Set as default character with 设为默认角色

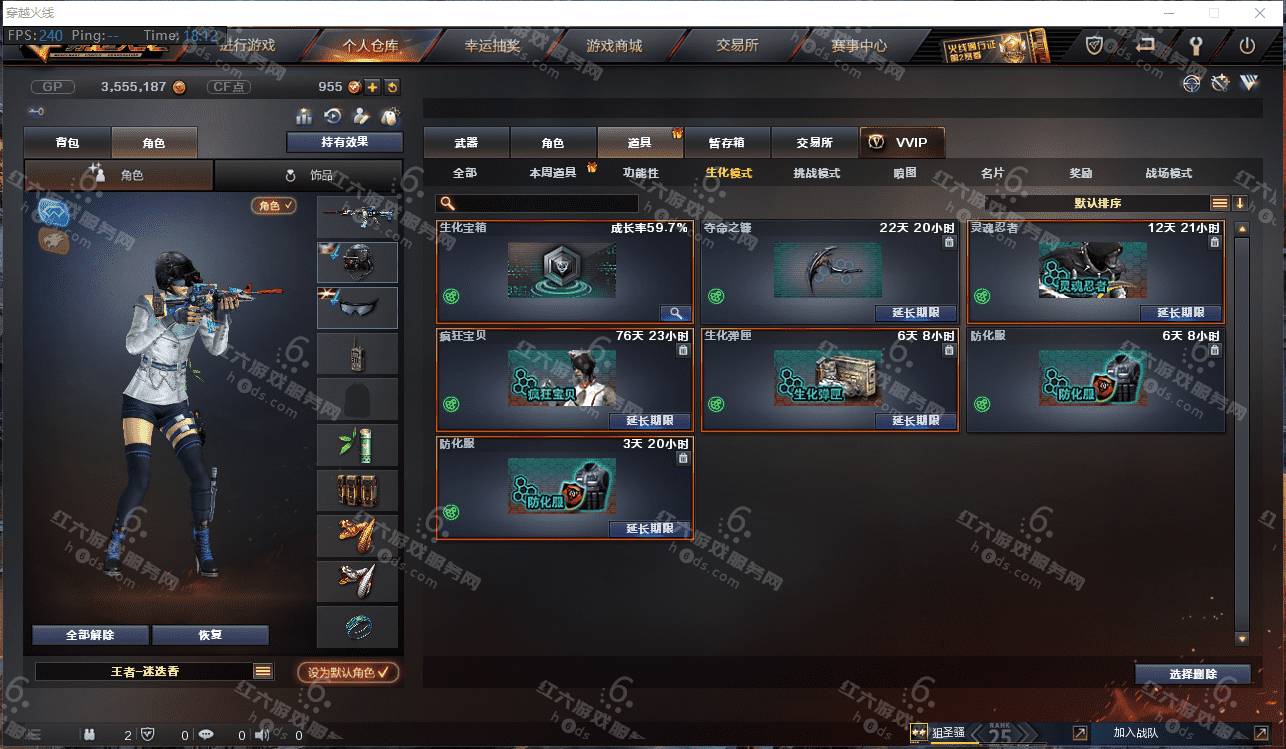click(x=348, y=673)
